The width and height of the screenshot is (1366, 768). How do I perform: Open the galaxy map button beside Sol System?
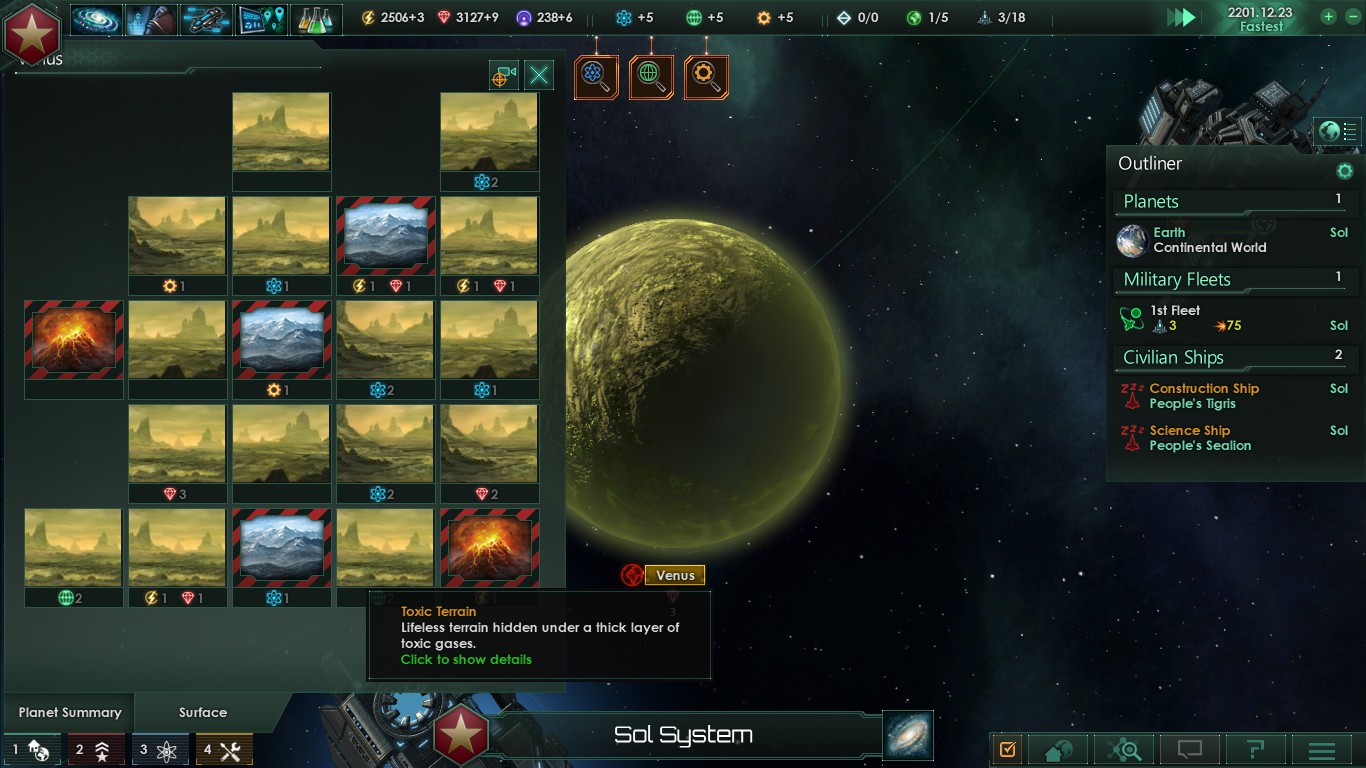[x=908, y=735]
